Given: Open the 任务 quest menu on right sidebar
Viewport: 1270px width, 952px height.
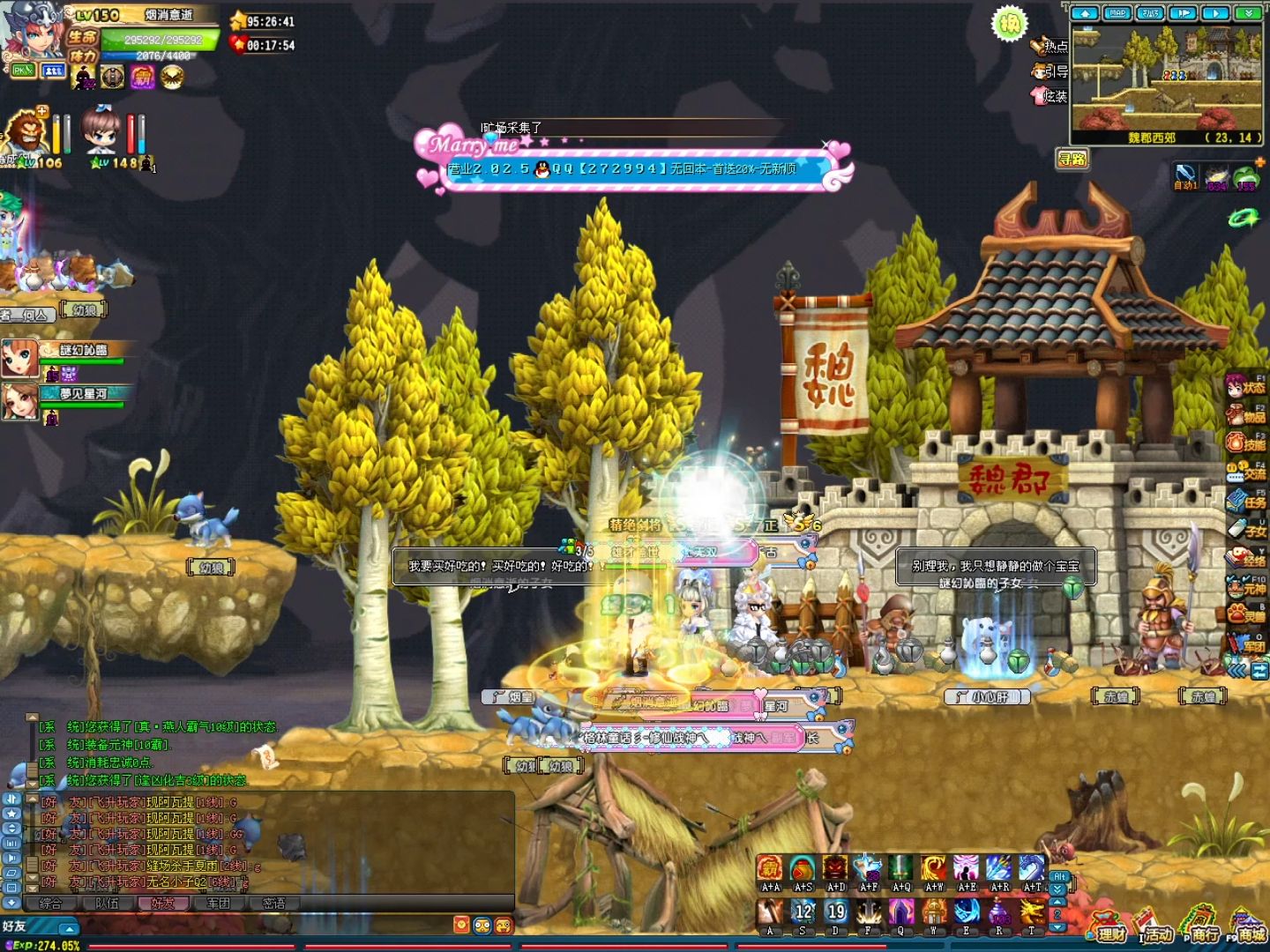Looking at the screenshot, I should pos(1246,501).
